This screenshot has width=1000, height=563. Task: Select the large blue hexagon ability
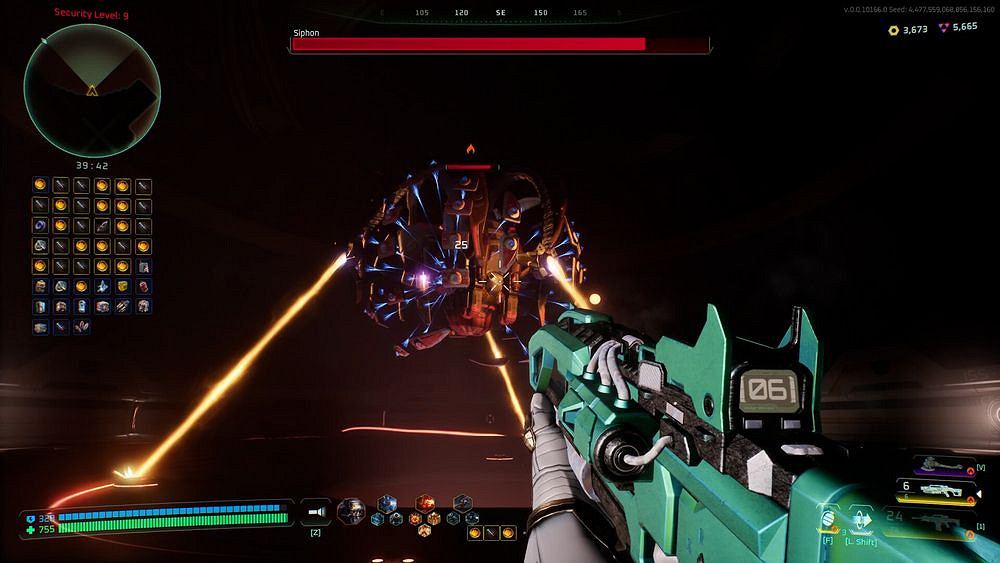386,502
